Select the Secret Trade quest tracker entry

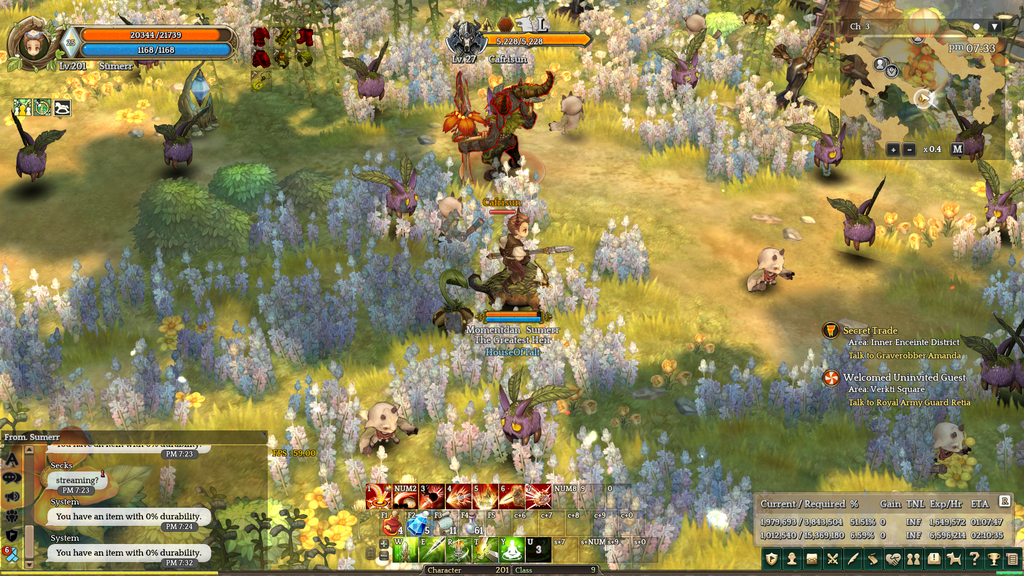point(870,330)
